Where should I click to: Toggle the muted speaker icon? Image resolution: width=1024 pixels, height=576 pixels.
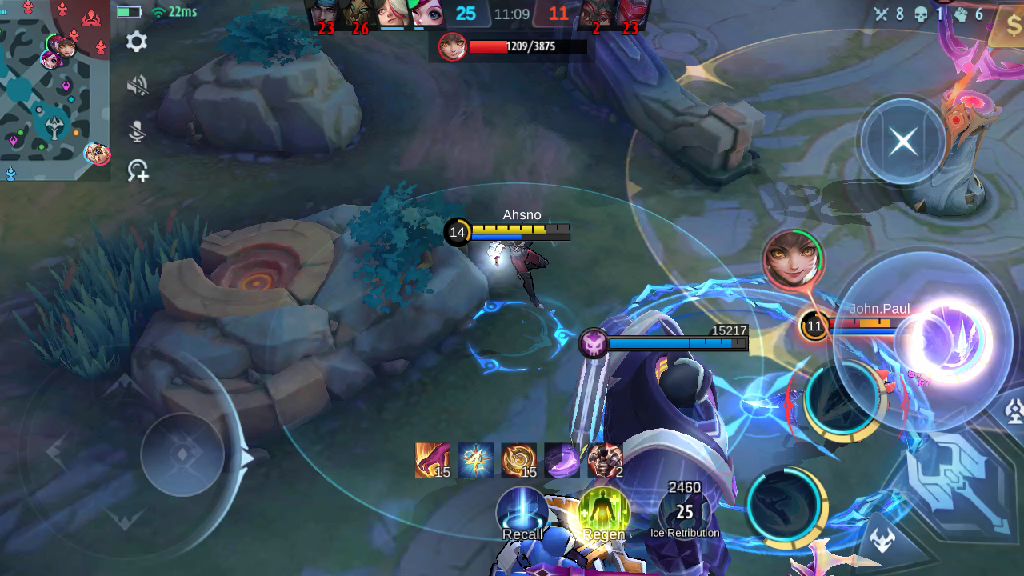137,86
